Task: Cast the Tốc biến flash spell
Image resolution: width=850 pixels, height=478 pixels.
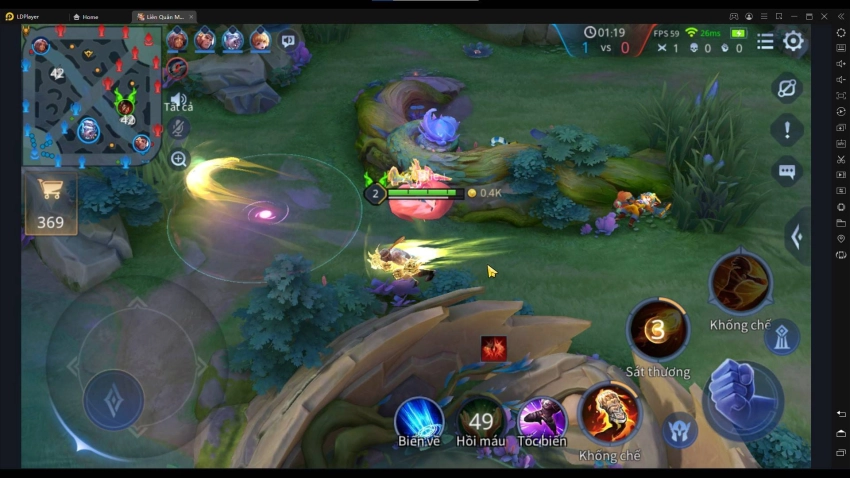Action: (542, 419)
